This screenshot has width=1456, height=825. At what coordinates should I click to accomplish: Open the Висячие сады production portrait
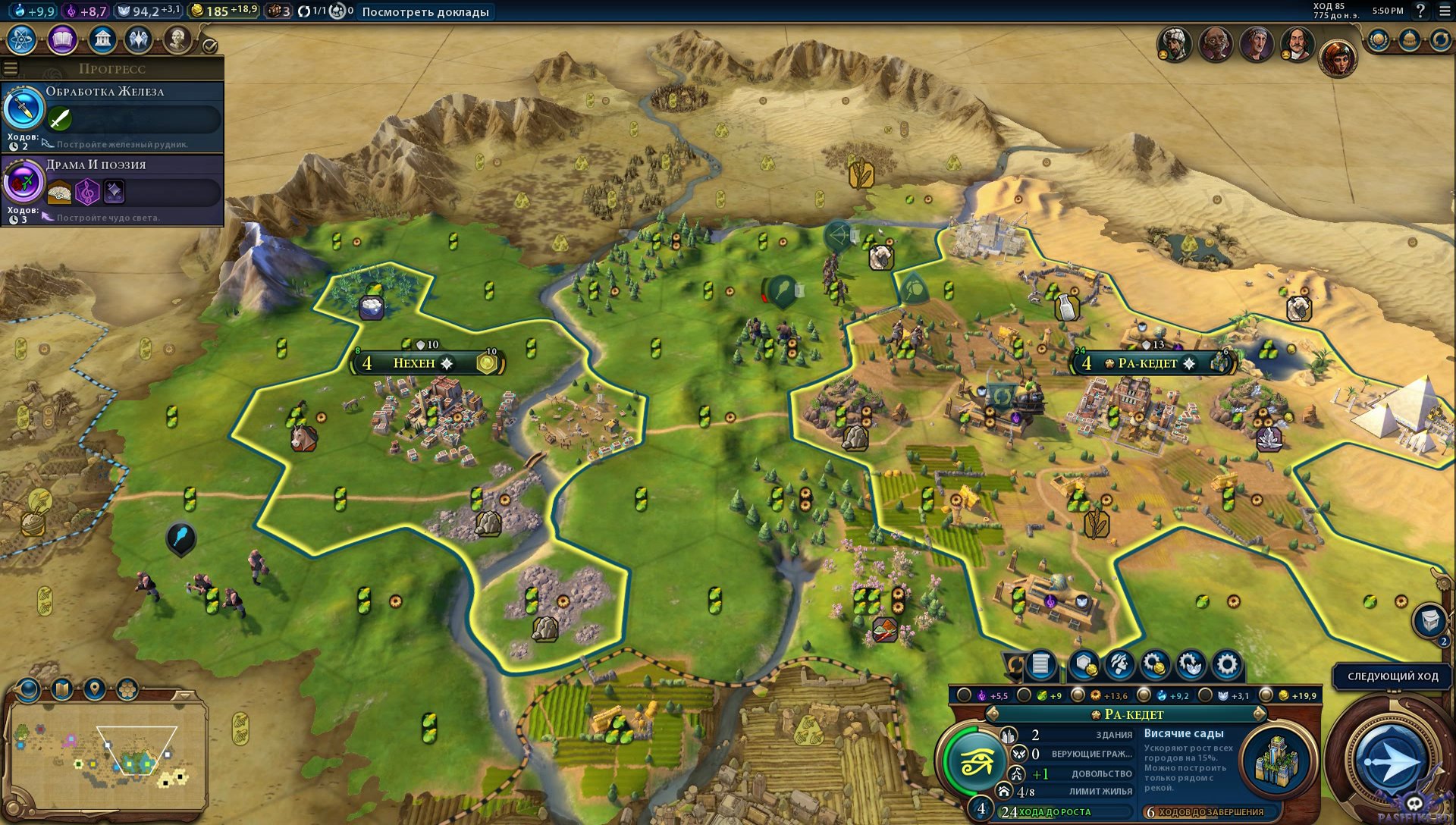[1277, 760]
